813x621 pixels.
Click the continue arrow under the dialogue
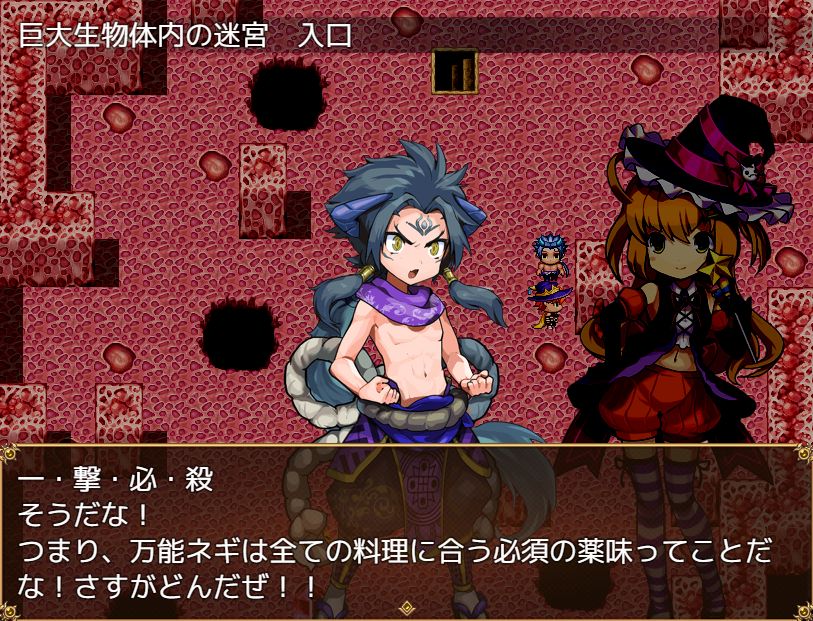coord(406,607)
